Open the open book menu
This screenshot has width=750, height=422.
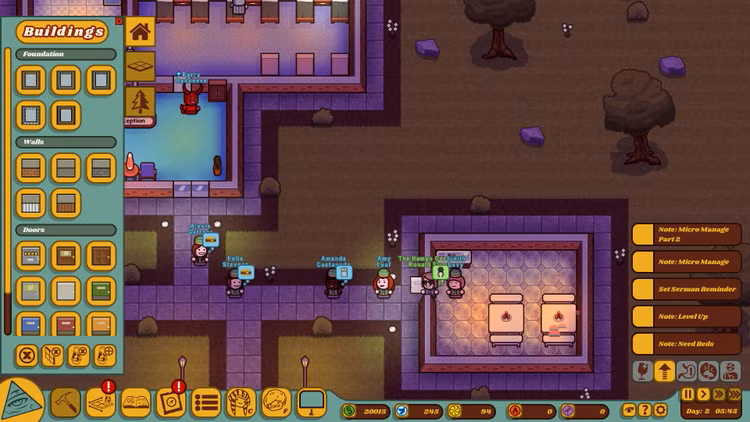click(136, 402)
